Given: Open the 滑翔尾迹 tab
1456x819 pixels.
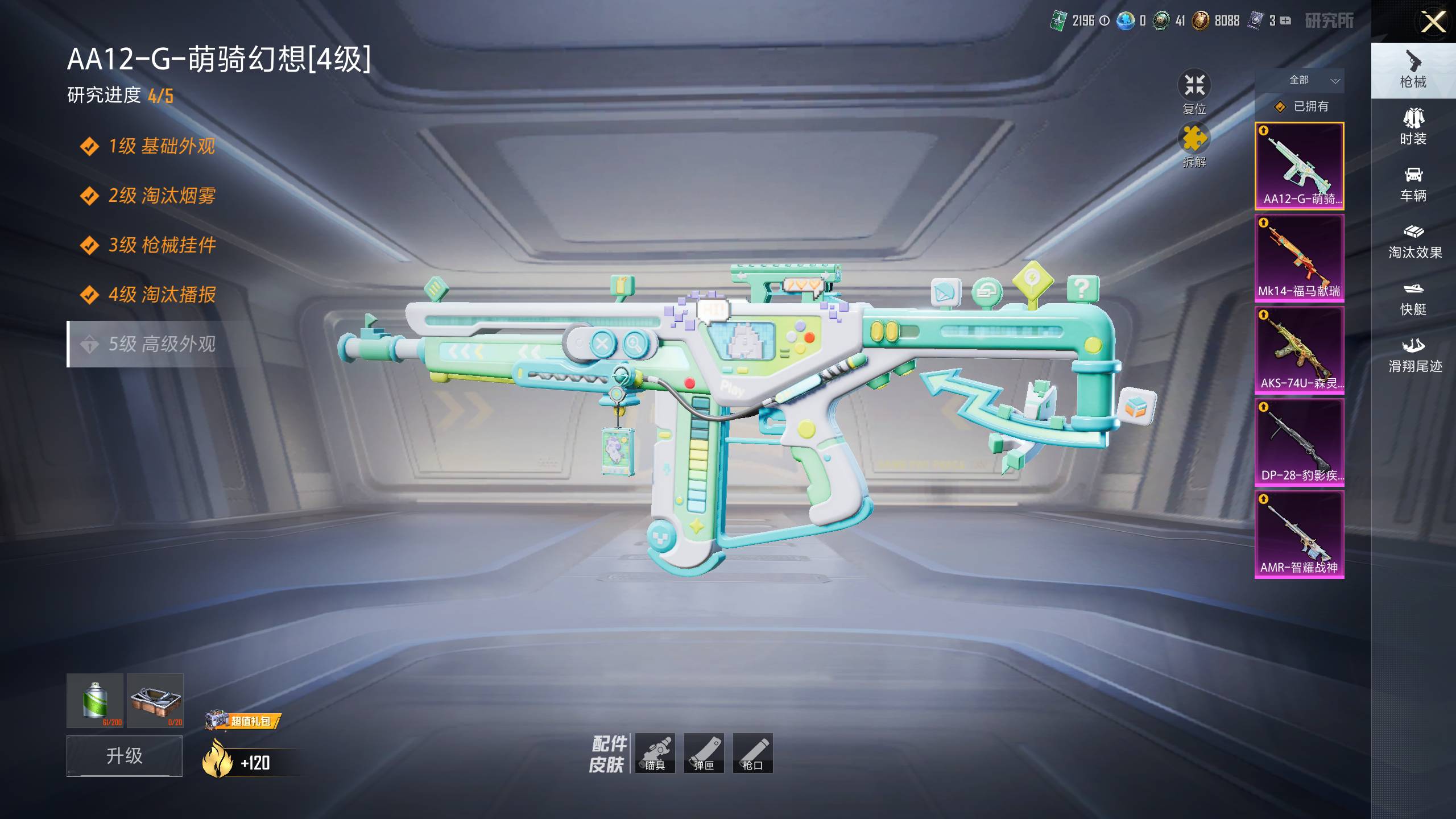Looking at the screenshot, I should coord(1414,355).
